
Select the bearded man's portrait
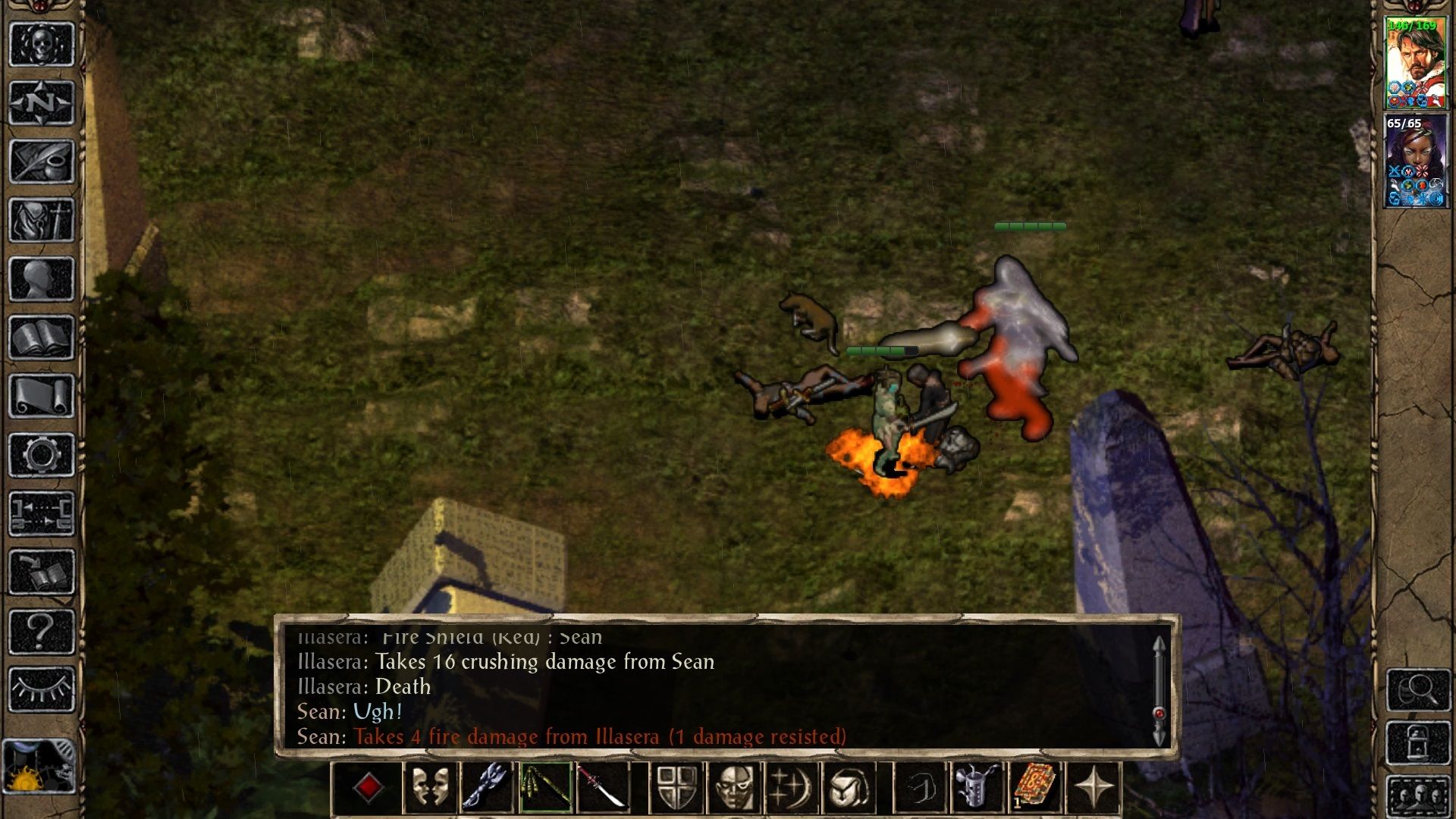tap(1415, 63)
